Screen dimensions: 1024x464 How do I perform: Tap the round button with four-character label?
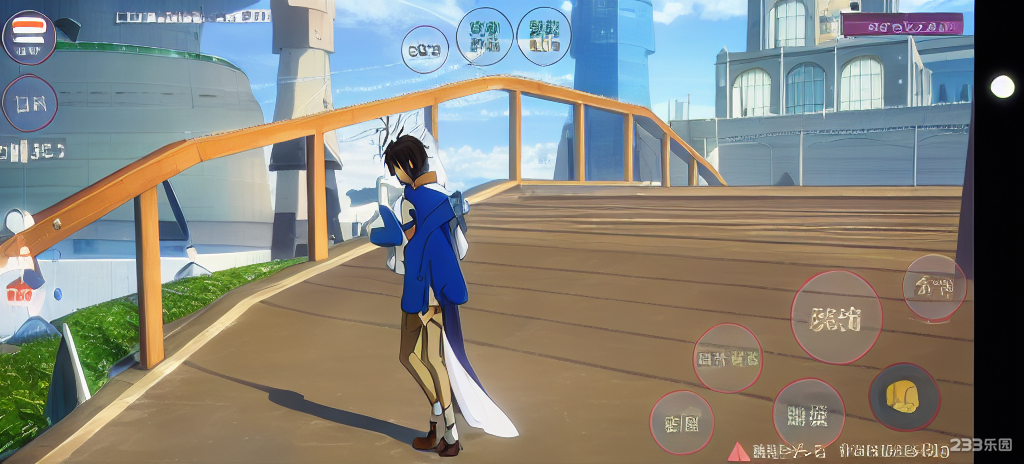727,357
